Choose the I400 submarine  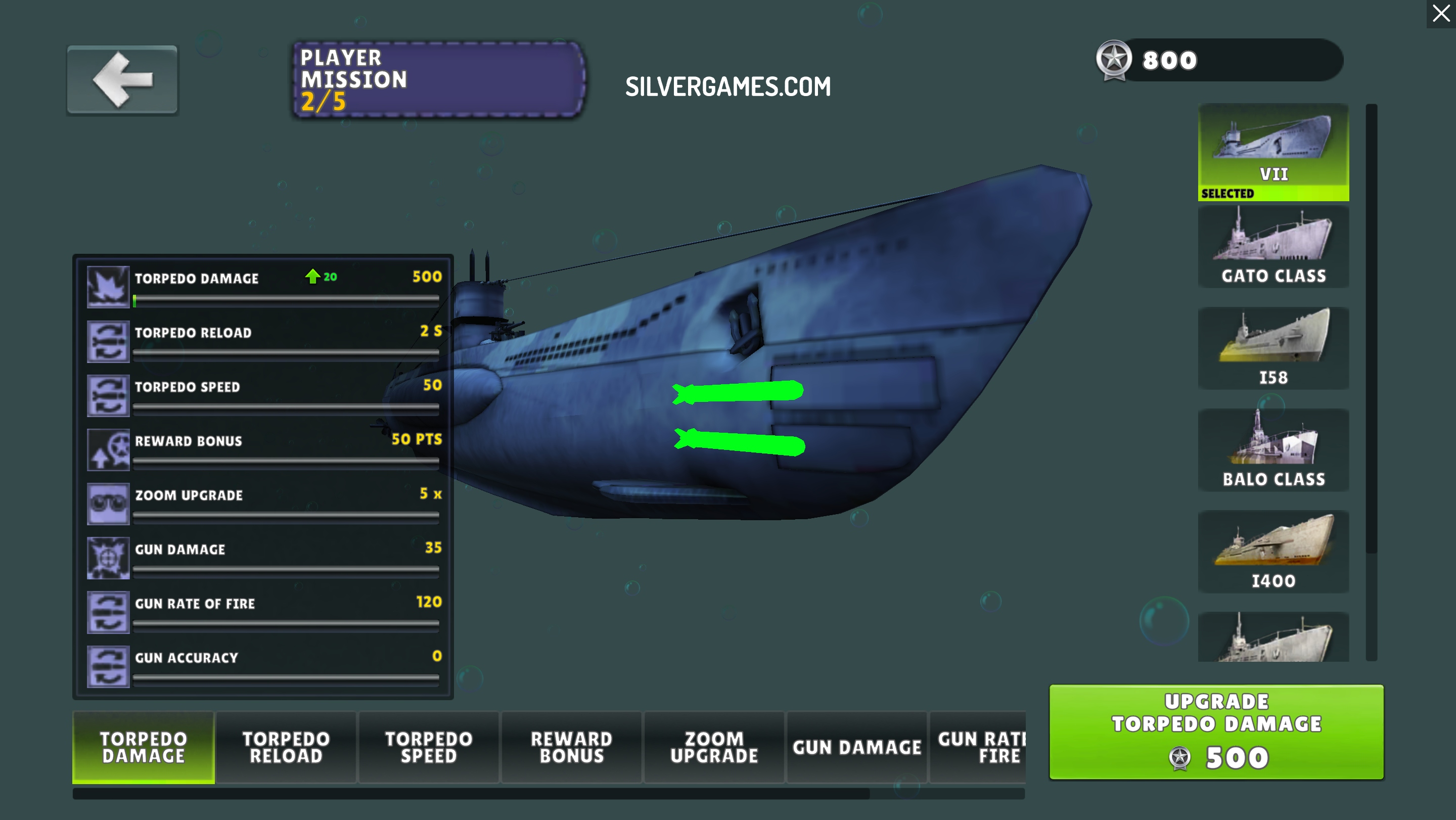pyautogui.click(x=1273, y=552)
